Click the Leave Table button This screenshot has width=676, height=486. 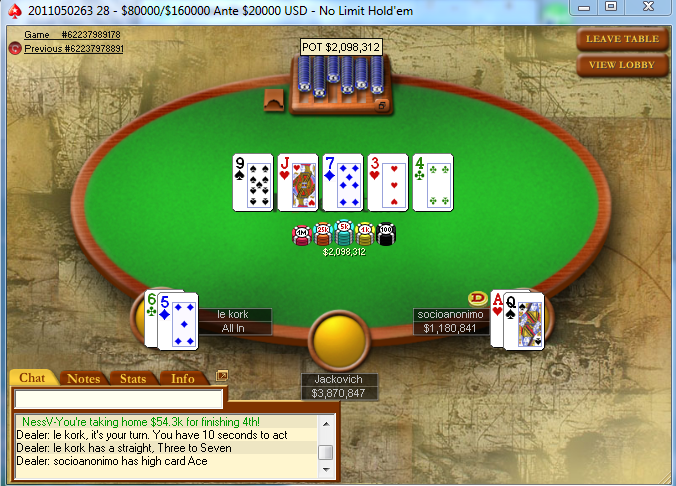(x=622, y=39)
